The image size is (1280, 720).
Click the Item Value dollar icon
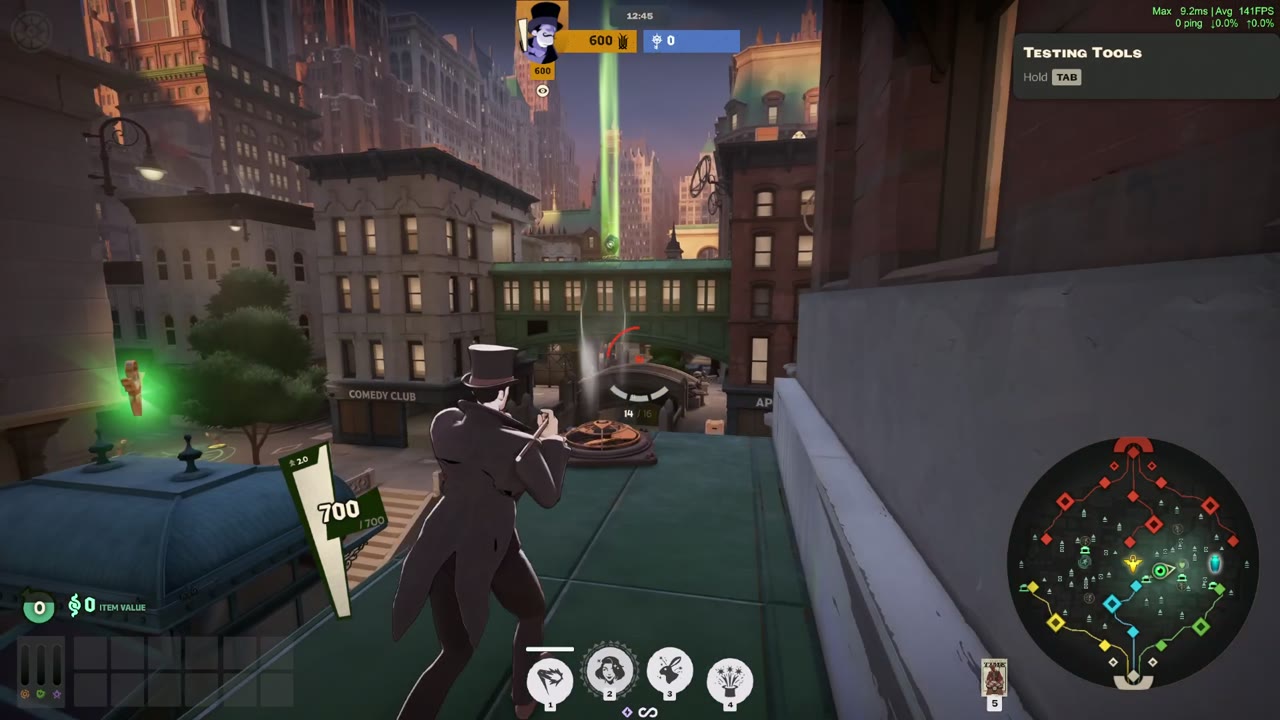pyautogui.click(x=76, y=605)
